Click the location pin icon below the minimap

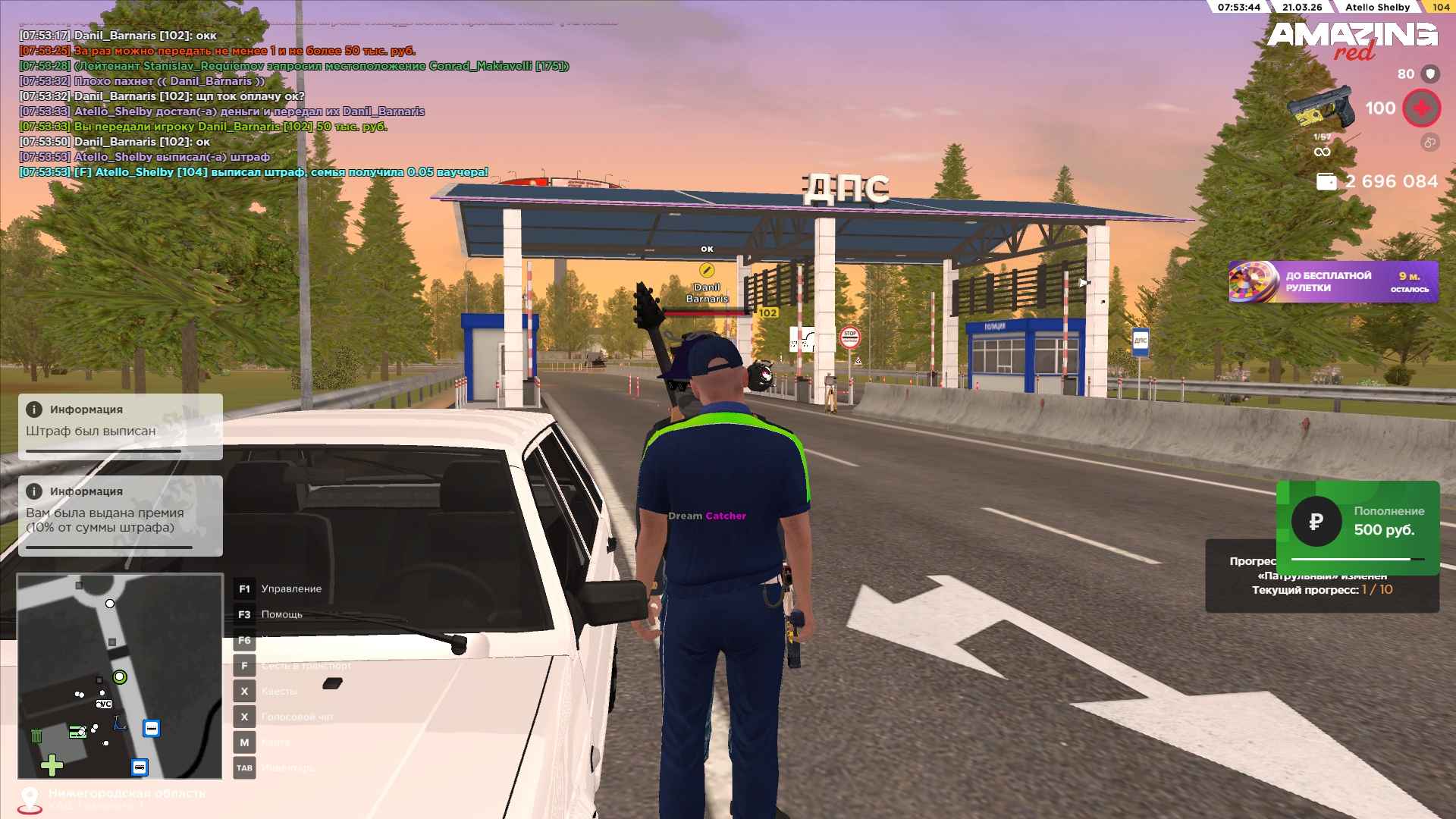tap(30, 798)
